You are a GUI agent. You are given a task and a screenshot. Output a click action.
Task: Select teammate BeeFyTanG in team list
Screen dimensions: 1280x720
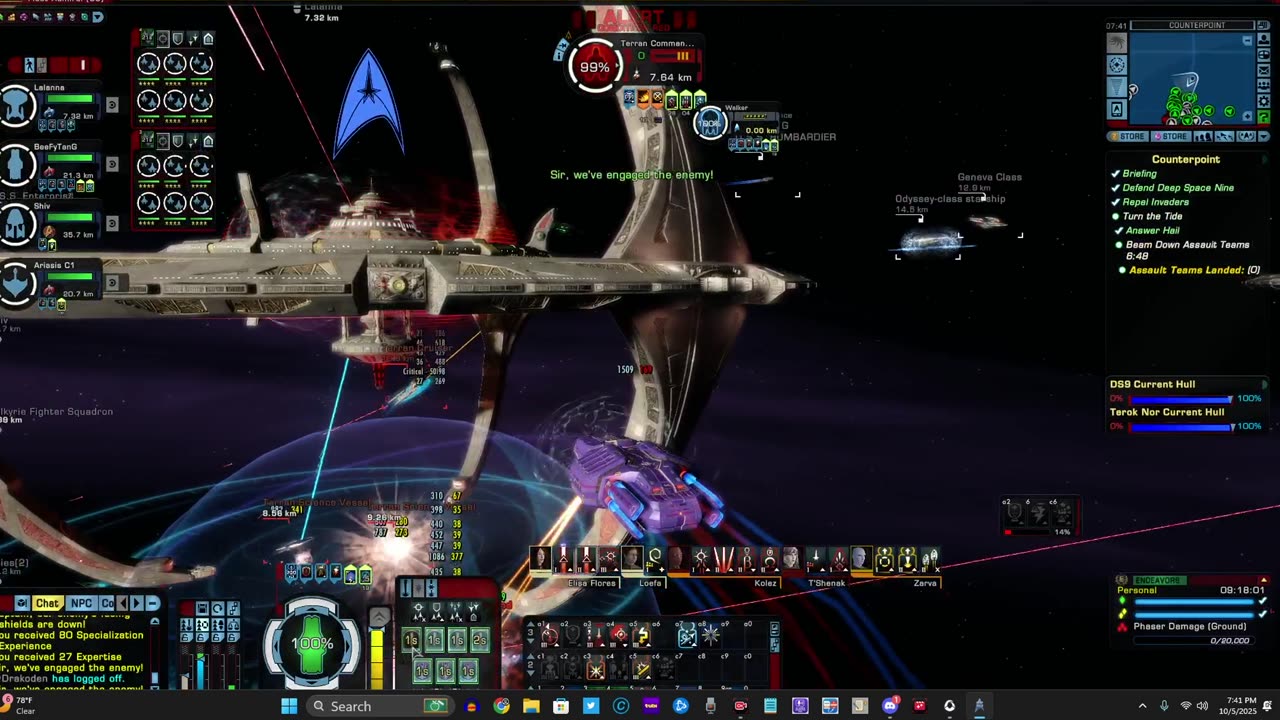pyautogui.click(x=17, y=164)
